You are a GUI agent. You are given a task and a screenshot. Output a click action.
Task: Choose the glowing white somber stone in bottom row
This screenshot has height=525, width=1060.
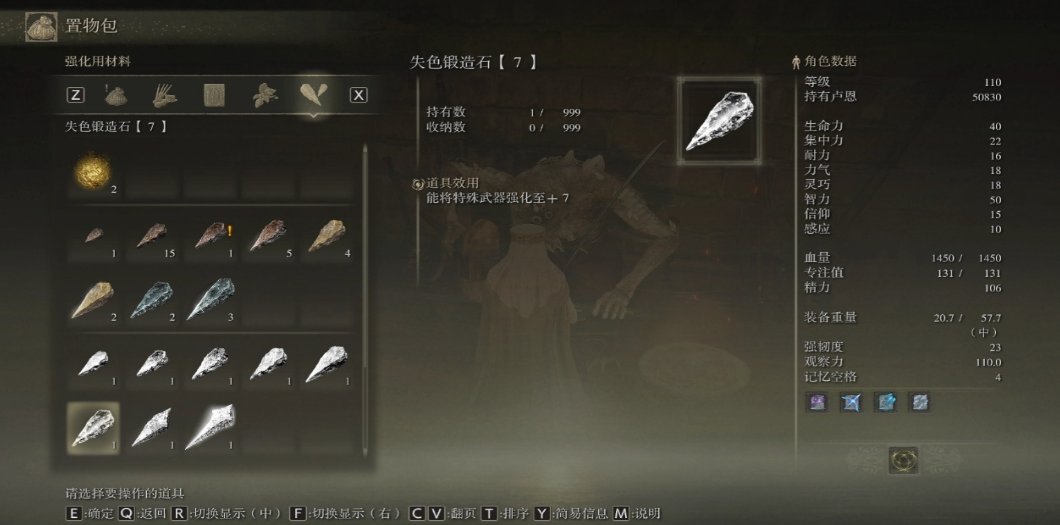[x=209, y=427]
